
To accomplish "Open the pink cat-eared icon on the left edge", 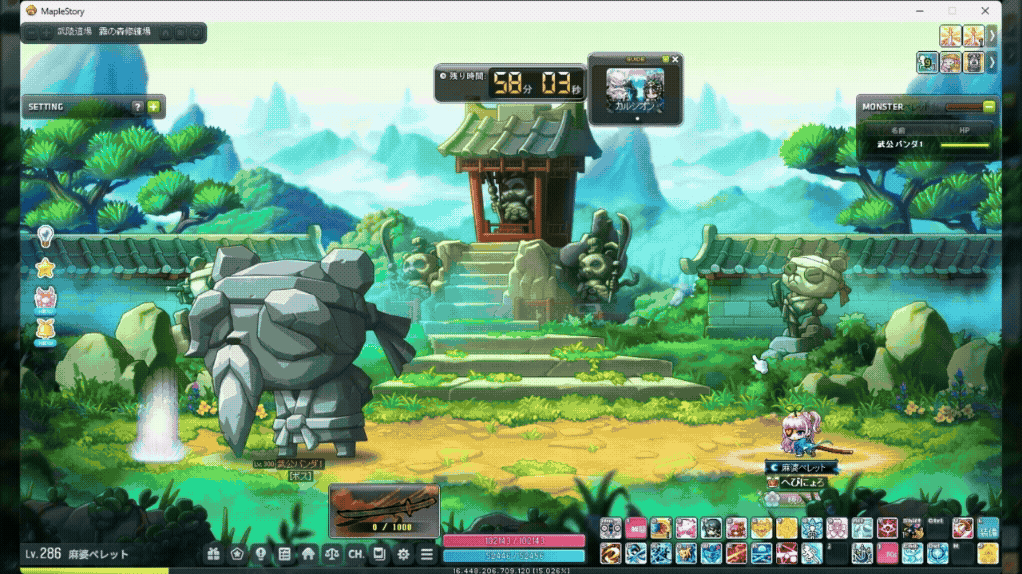I will click(45, 298).
